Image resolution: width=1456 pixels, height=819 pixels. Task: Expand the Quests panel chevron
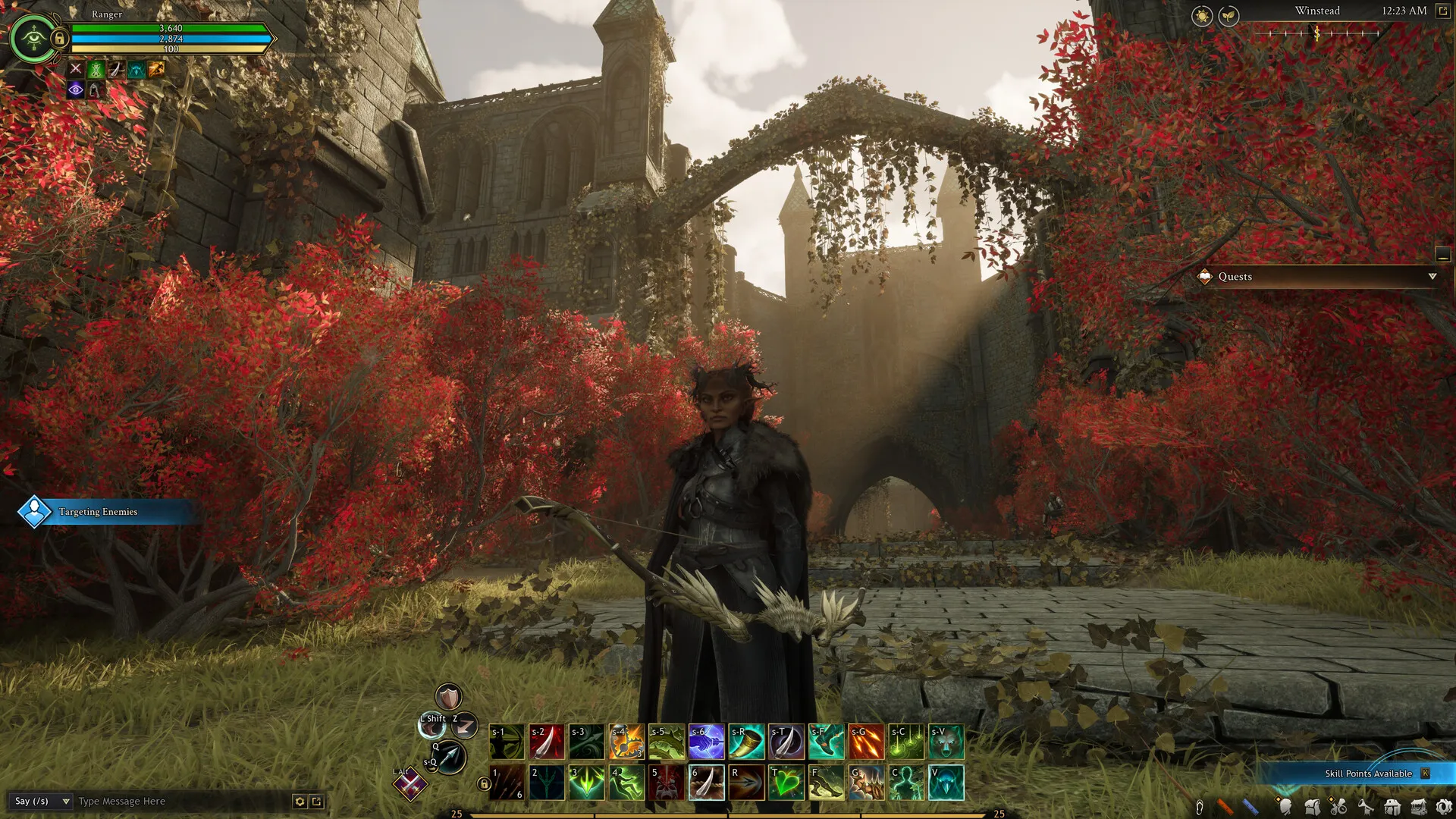[x=1432, y=277]
